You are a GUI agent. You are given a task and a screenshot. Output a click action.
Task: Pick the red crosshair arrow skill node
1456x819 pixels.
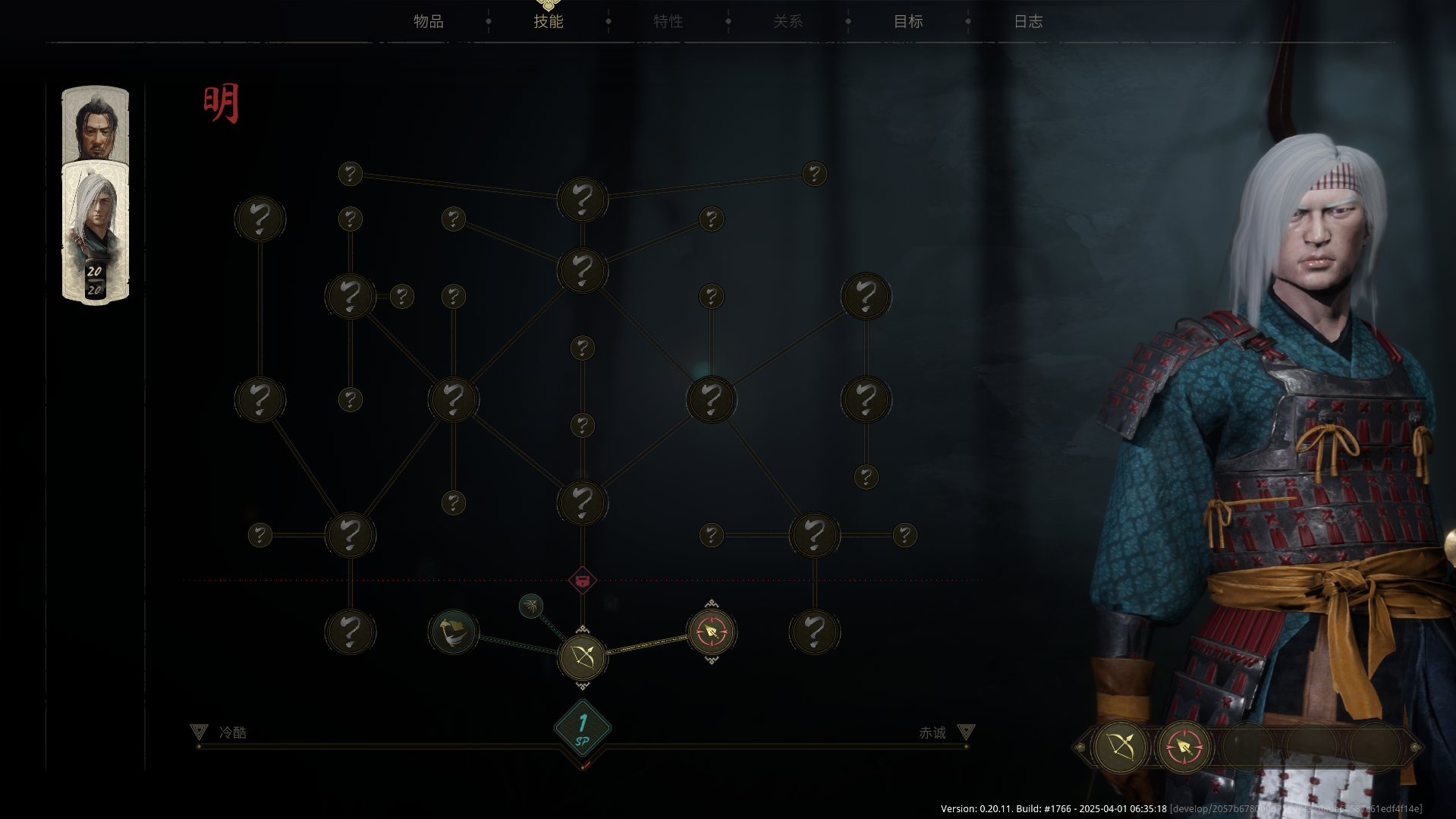click(x=711, y=632)
